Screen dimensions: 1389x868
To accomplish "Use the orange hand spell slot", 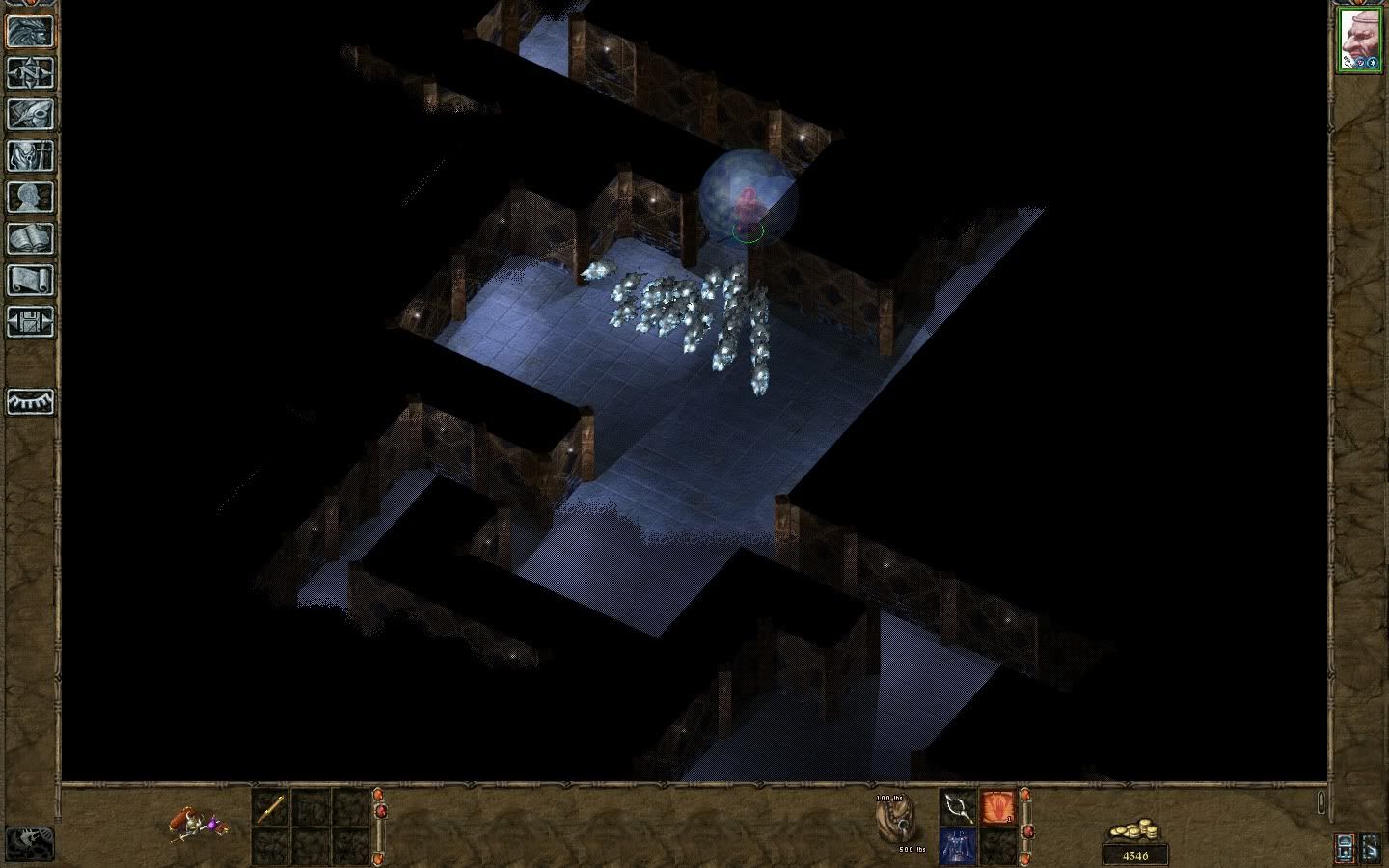I will [998, 806].
